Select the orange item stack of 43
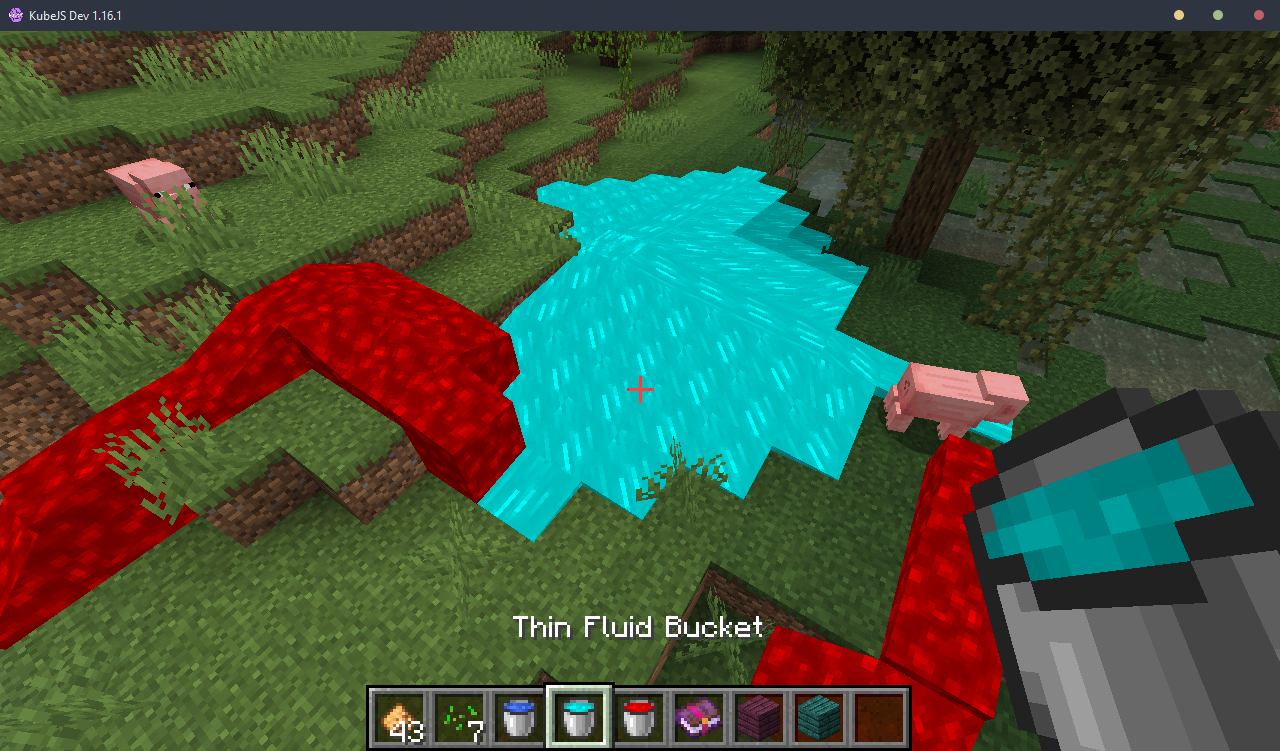This screenshot has height=751, width=1280. [x=399, y=717]
